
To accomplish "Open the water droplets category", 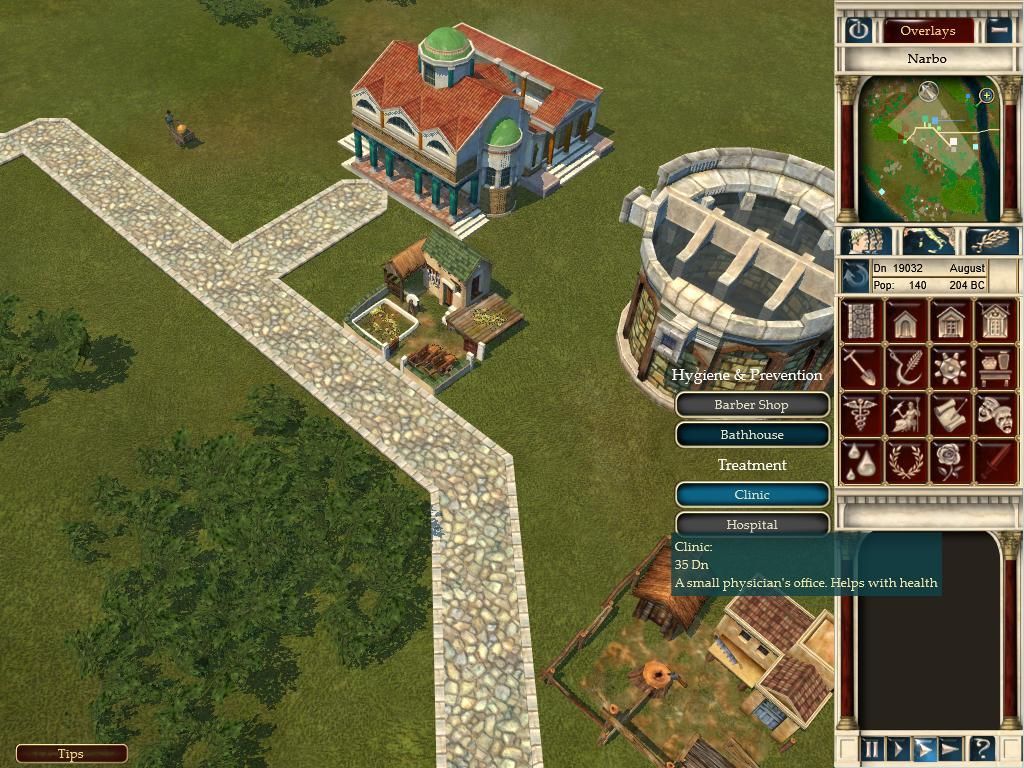I will click(860, 460).
